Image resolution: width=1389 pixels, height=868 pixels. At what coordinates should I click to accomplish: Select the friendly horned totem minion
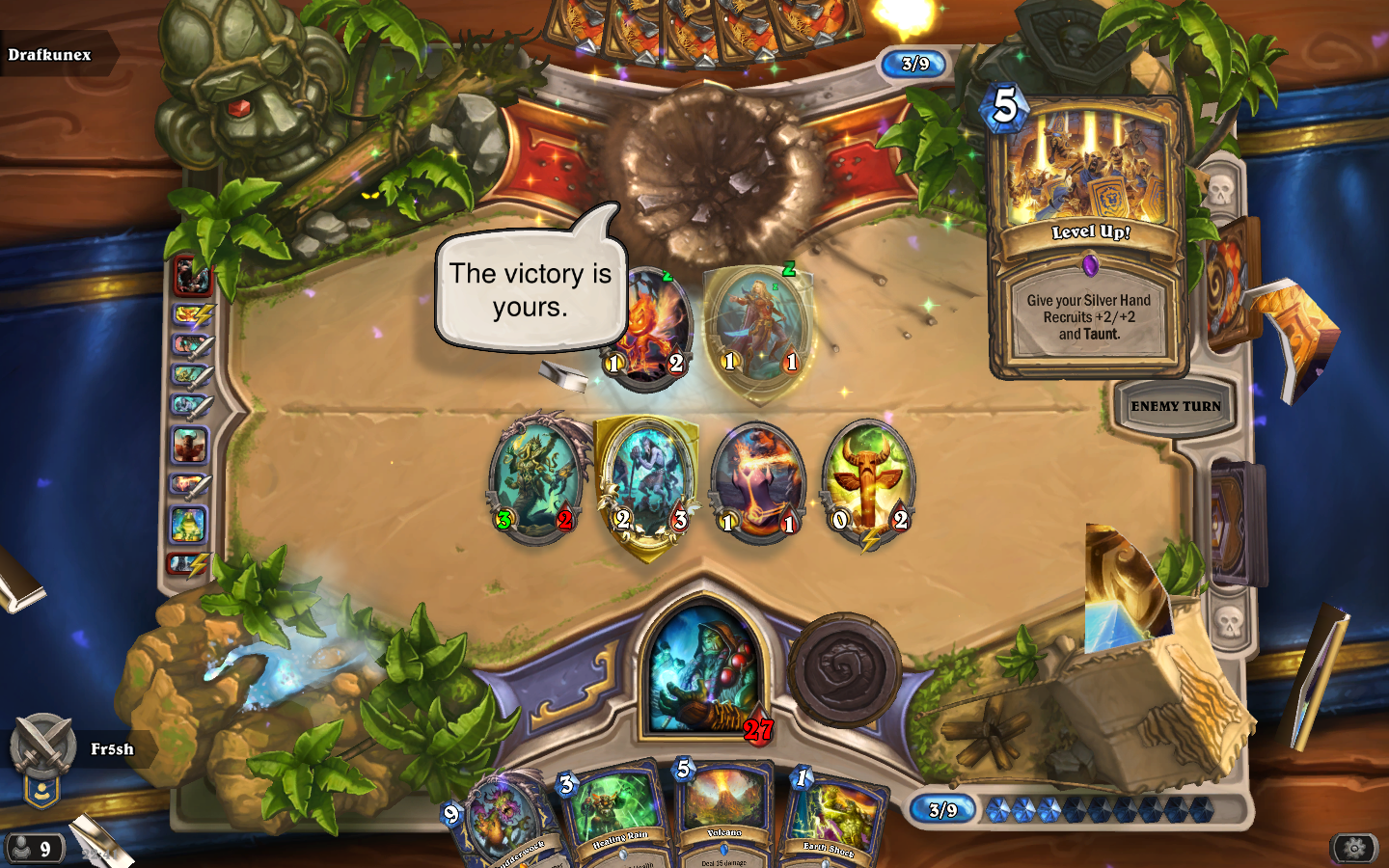pos(868,482)
